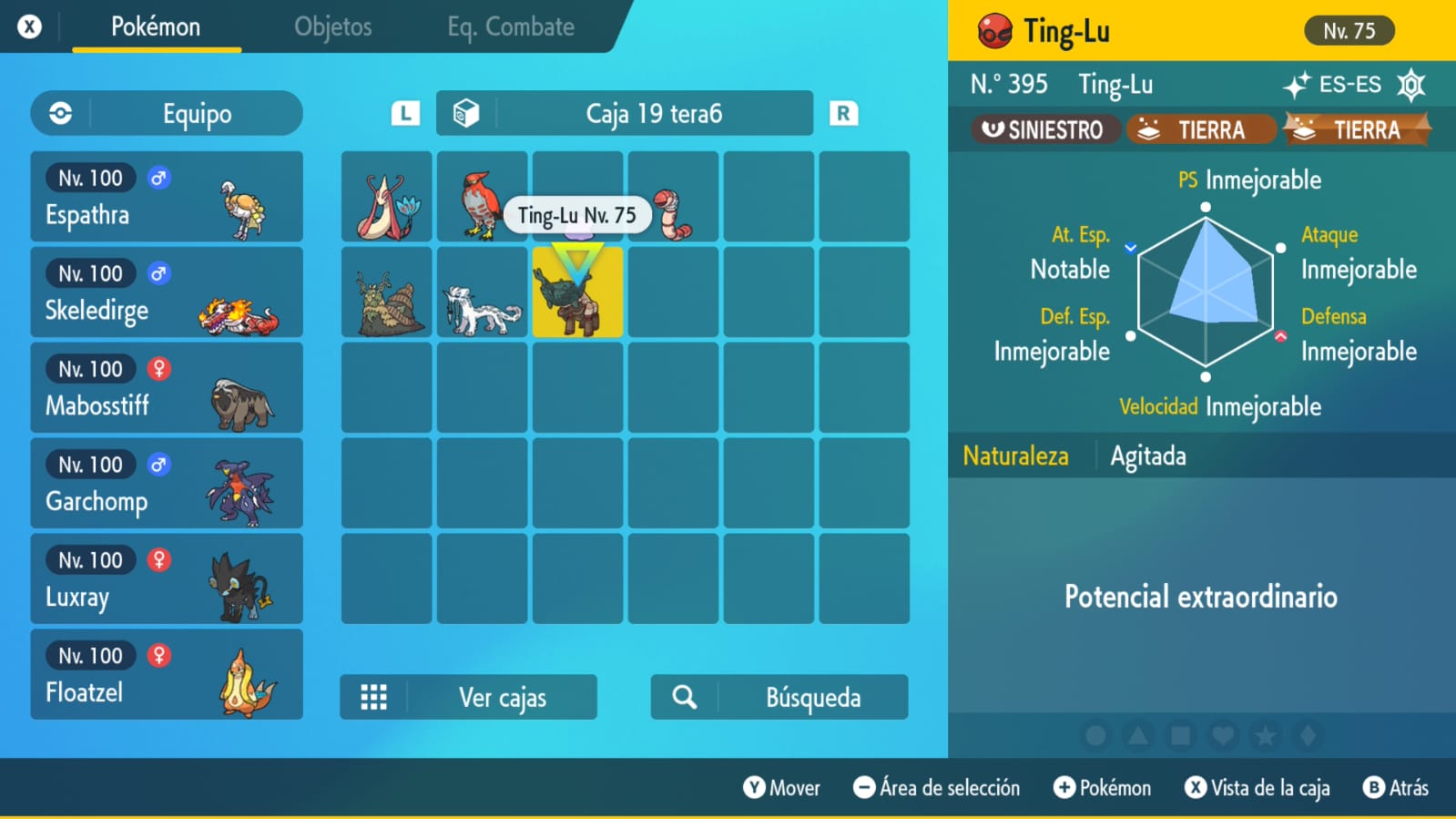Select Floatzel in the party list

tap(167, 675)
